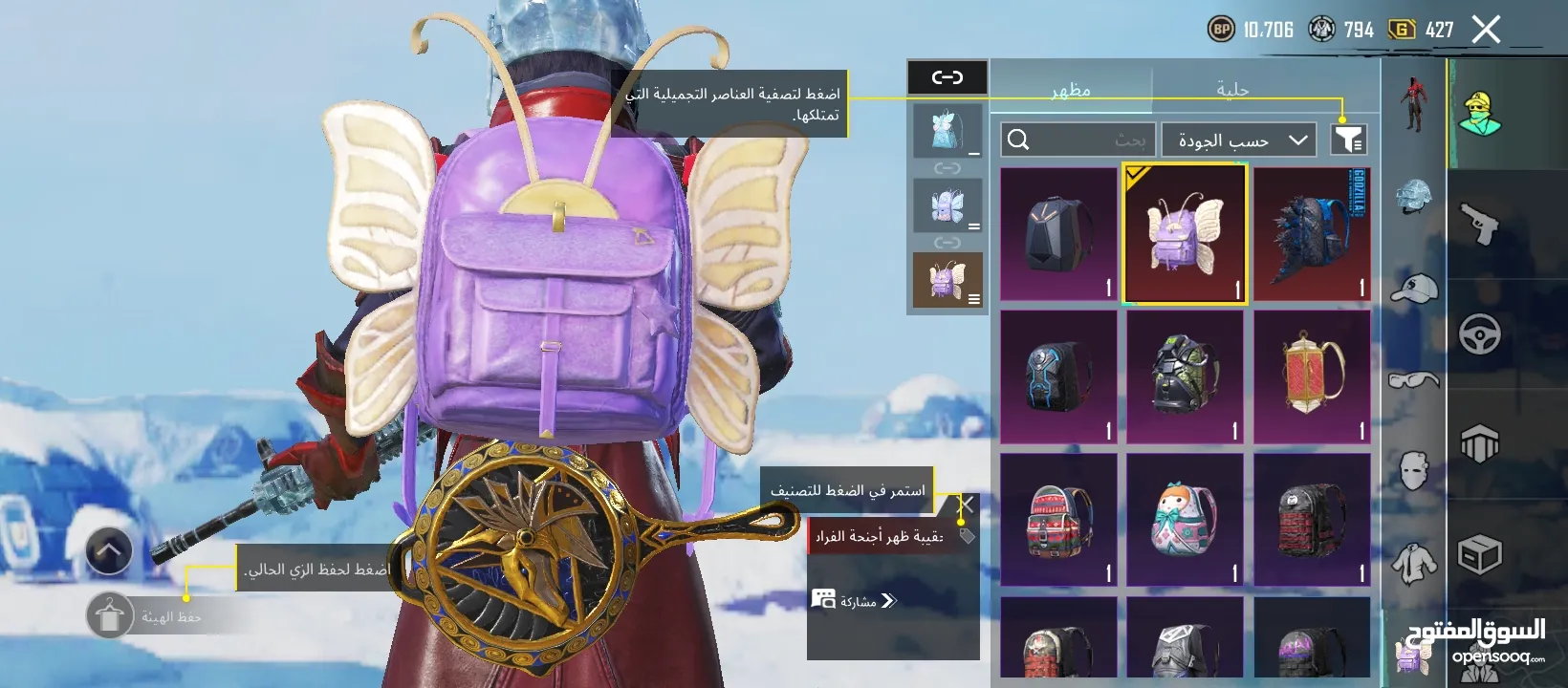Open the حسب الجودة sort dropdown

[1239, 140]
